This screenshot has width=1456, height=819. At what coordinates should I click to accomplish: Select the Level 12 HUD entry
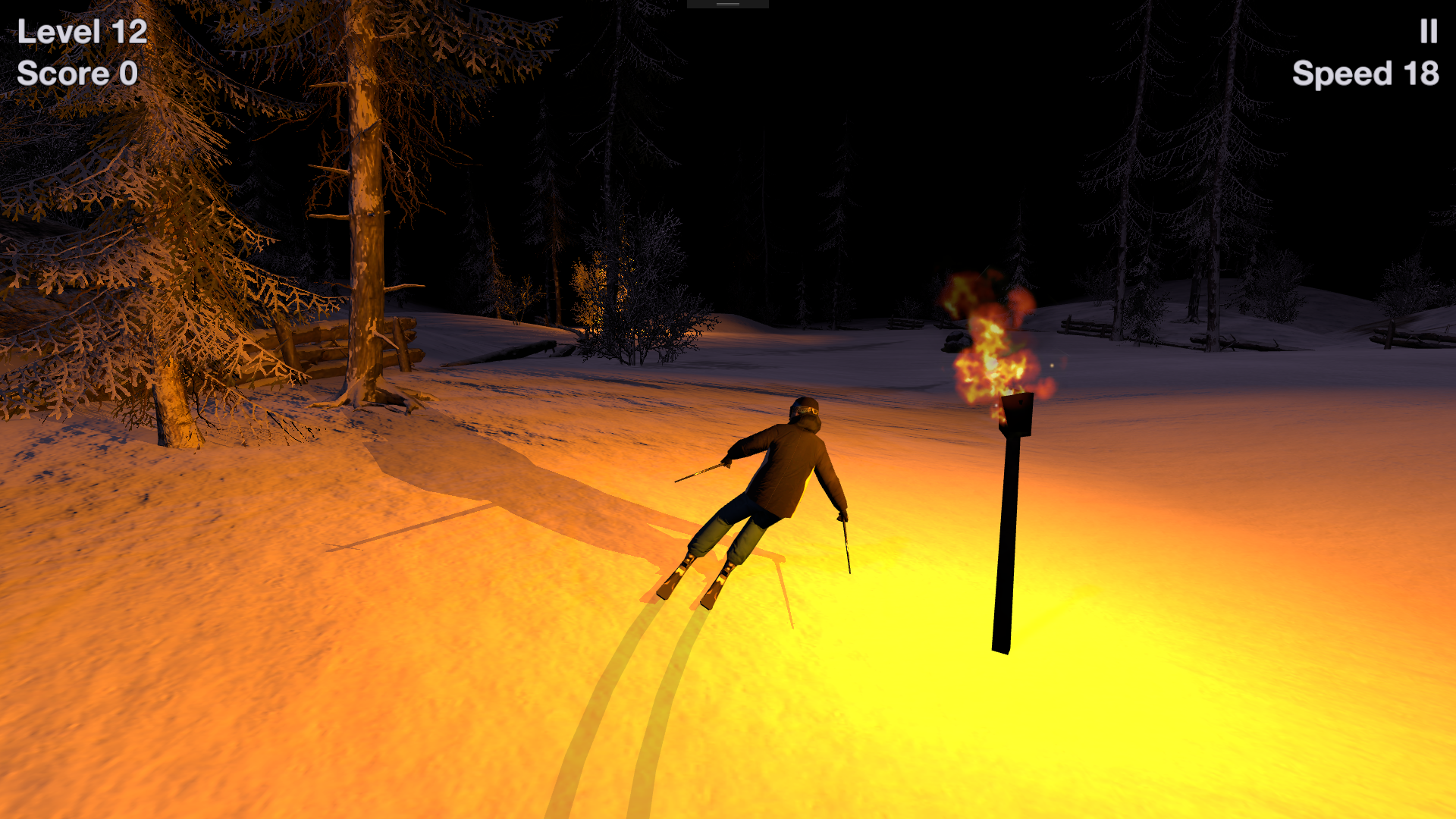(x=81, y=32)
